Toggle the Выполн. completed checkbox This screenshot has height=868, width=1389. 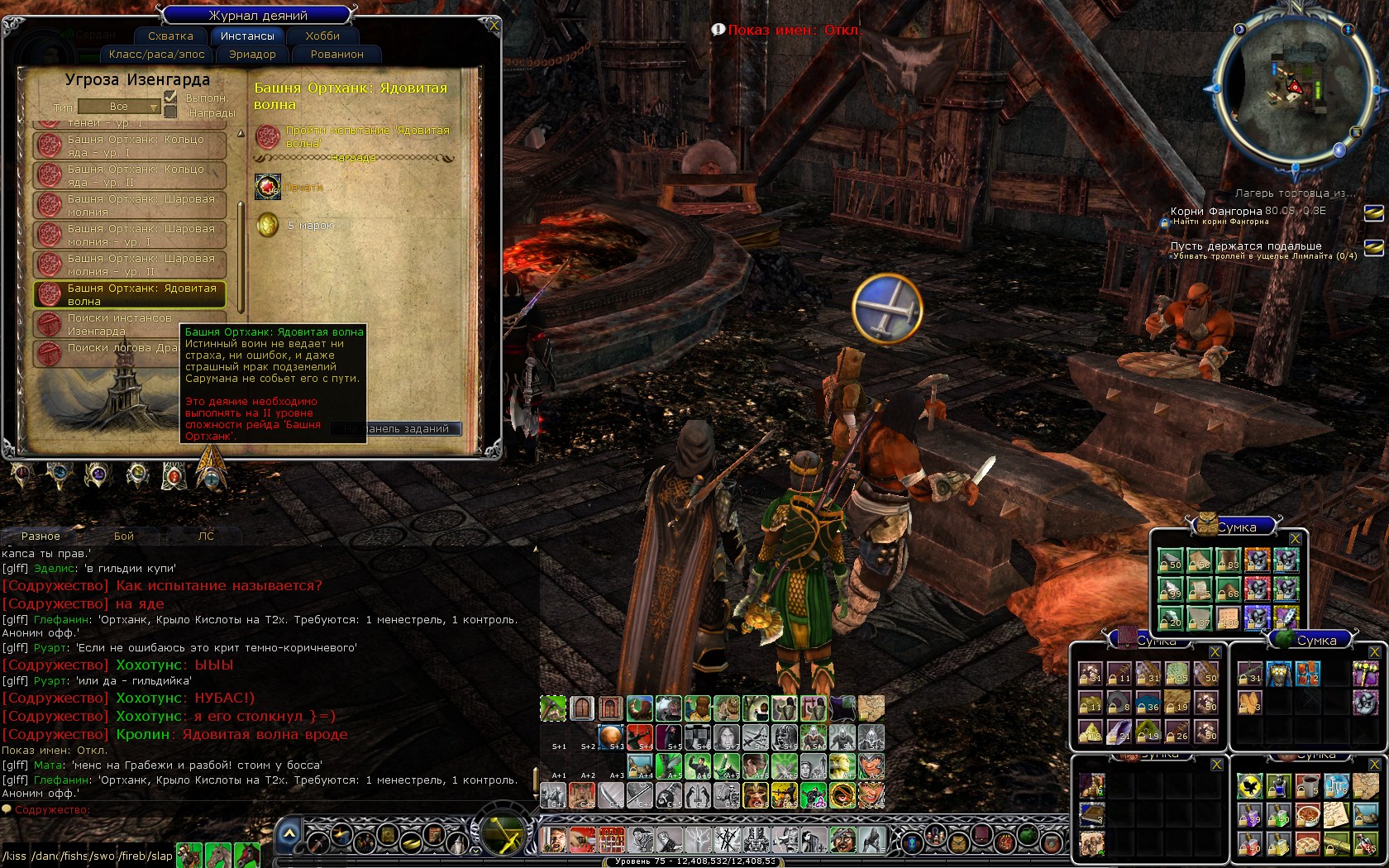pyautogui.click(x=170, y=97)
